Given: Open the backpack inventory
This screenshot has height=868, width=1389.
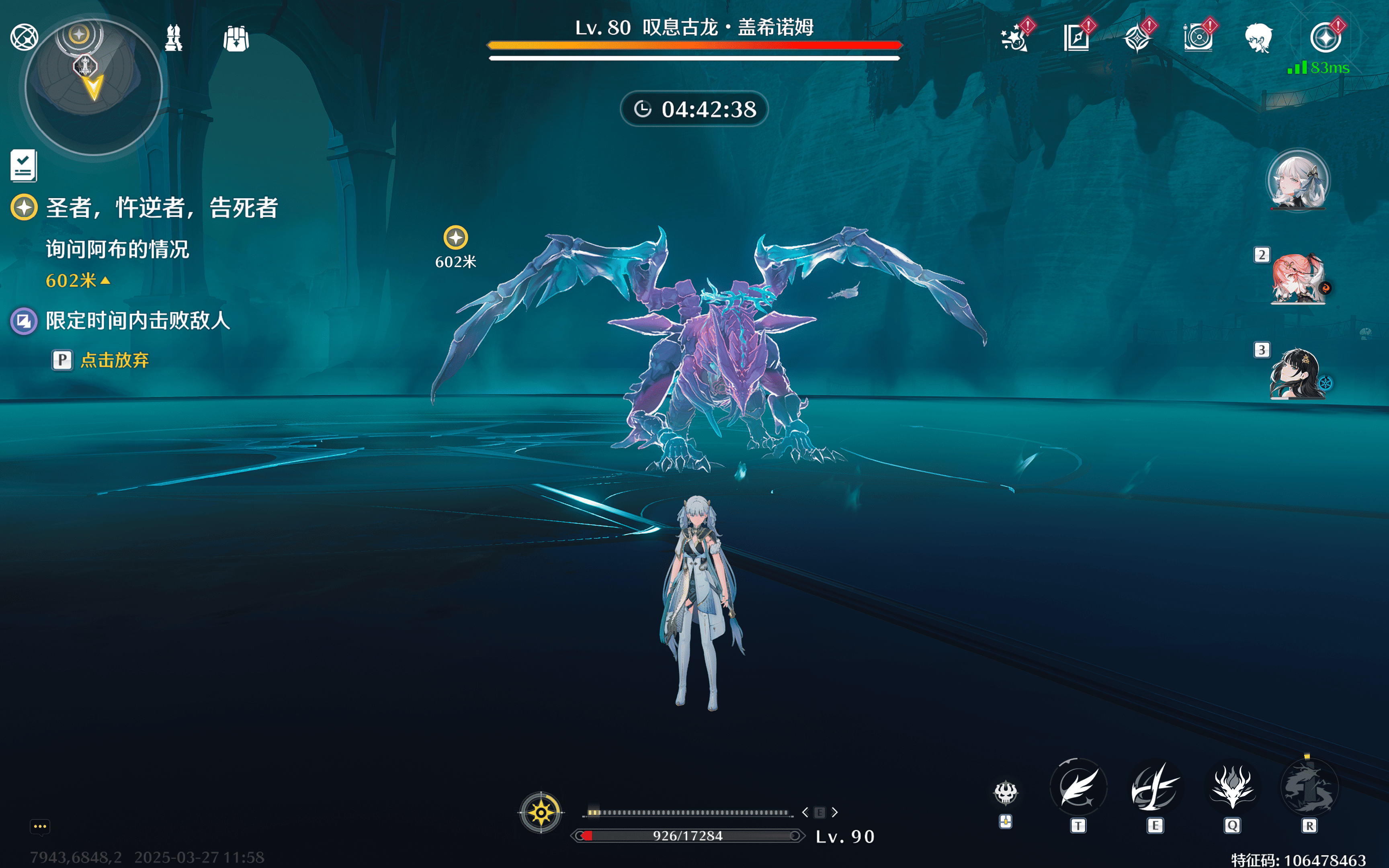Looking at the screenshot, I should point(236,39).
